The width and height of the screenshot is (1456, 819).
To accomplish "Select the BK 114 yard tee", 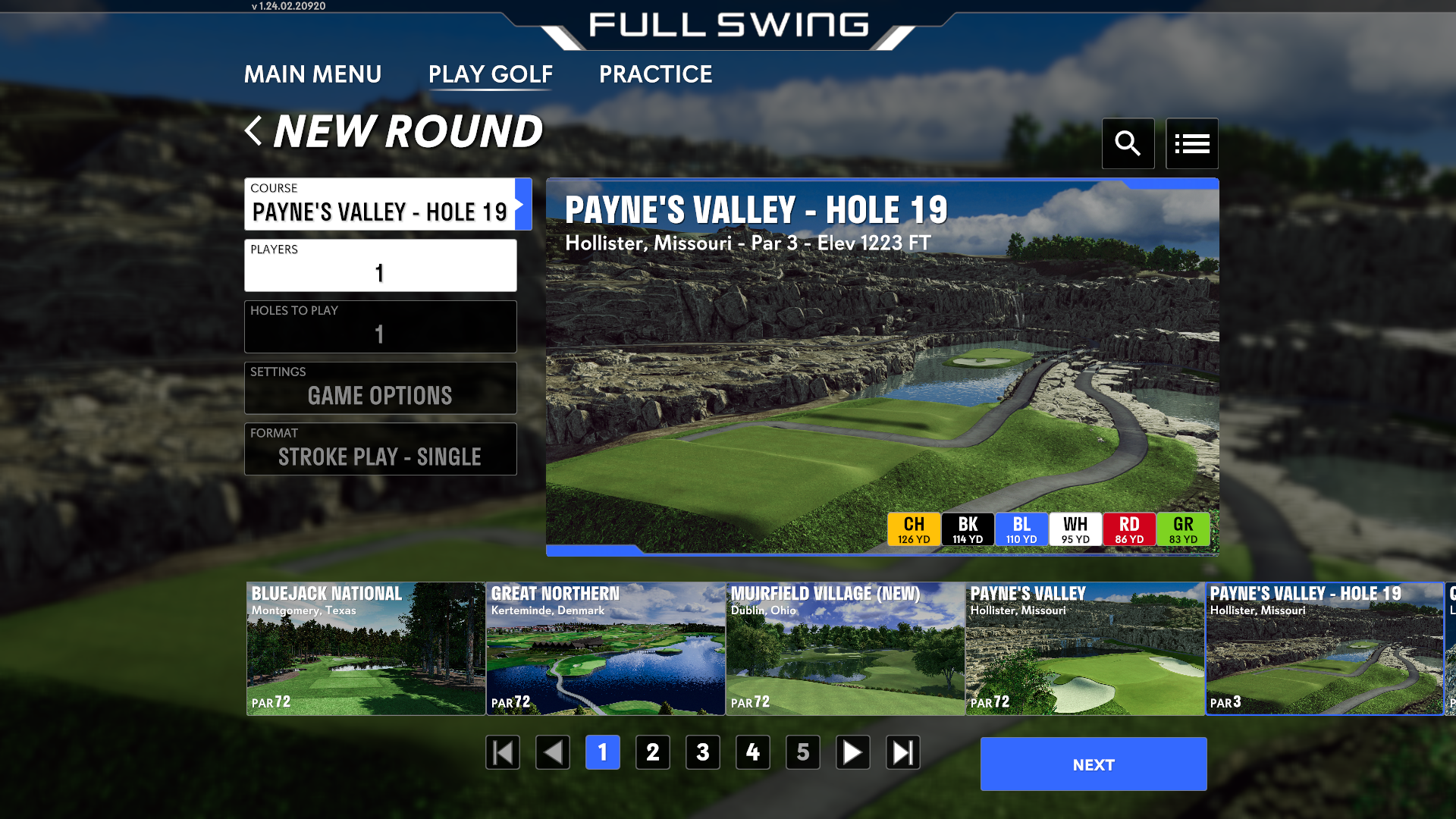I will (x=968, y=529).
